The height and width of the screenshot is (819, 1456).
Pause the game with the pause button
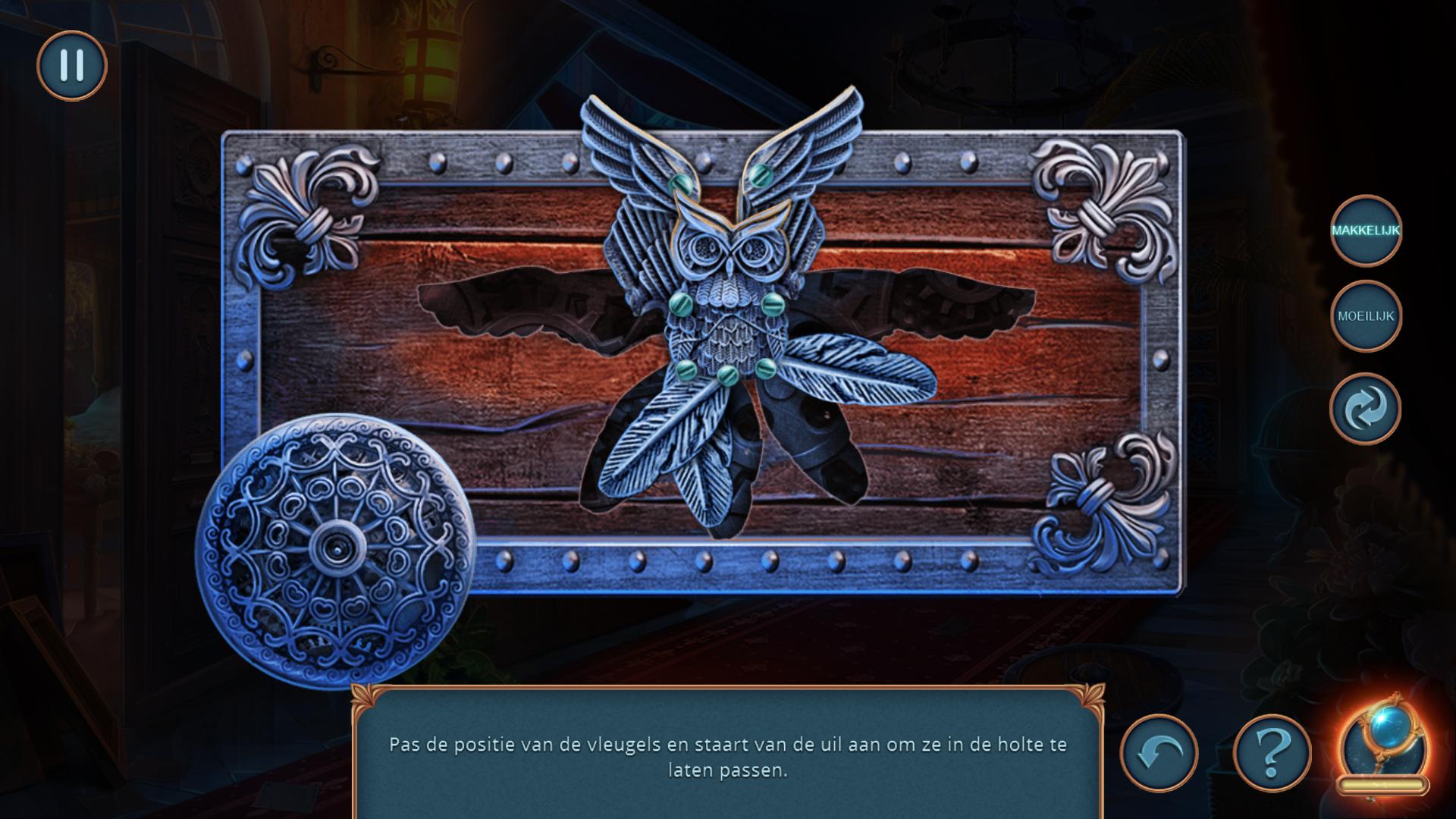72,66
